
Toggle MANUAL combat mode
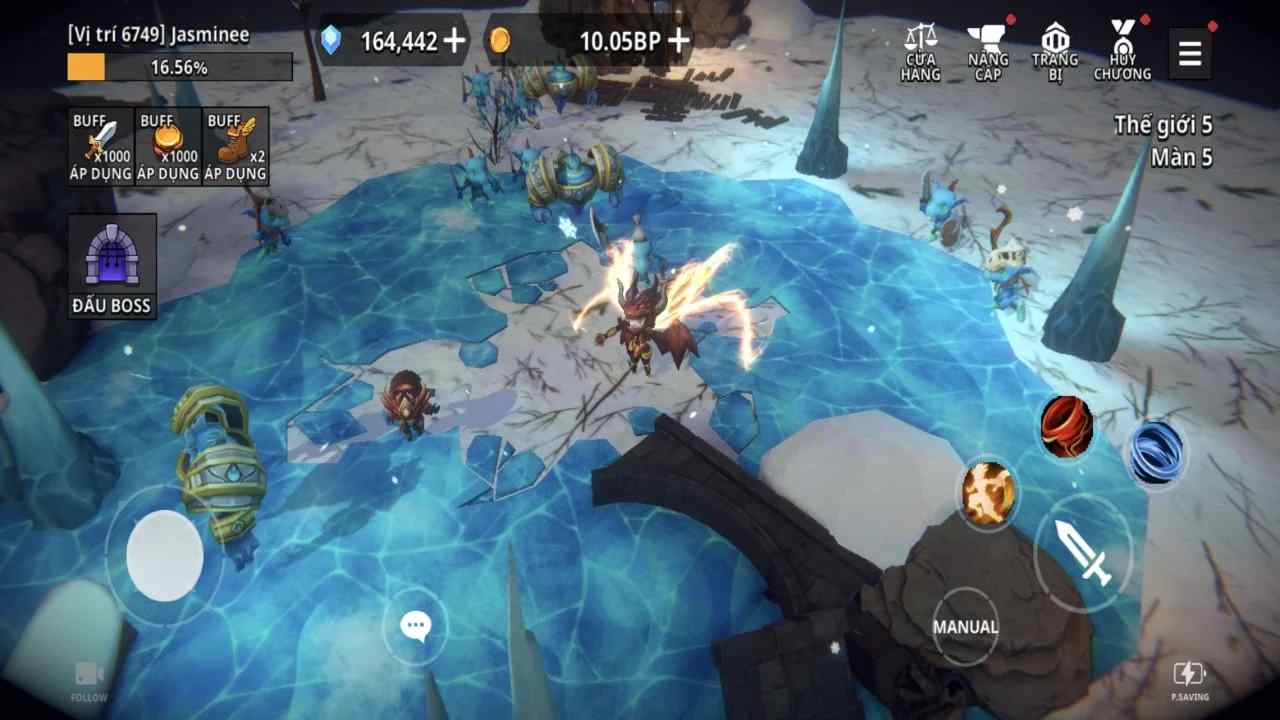tap(966, 625)
